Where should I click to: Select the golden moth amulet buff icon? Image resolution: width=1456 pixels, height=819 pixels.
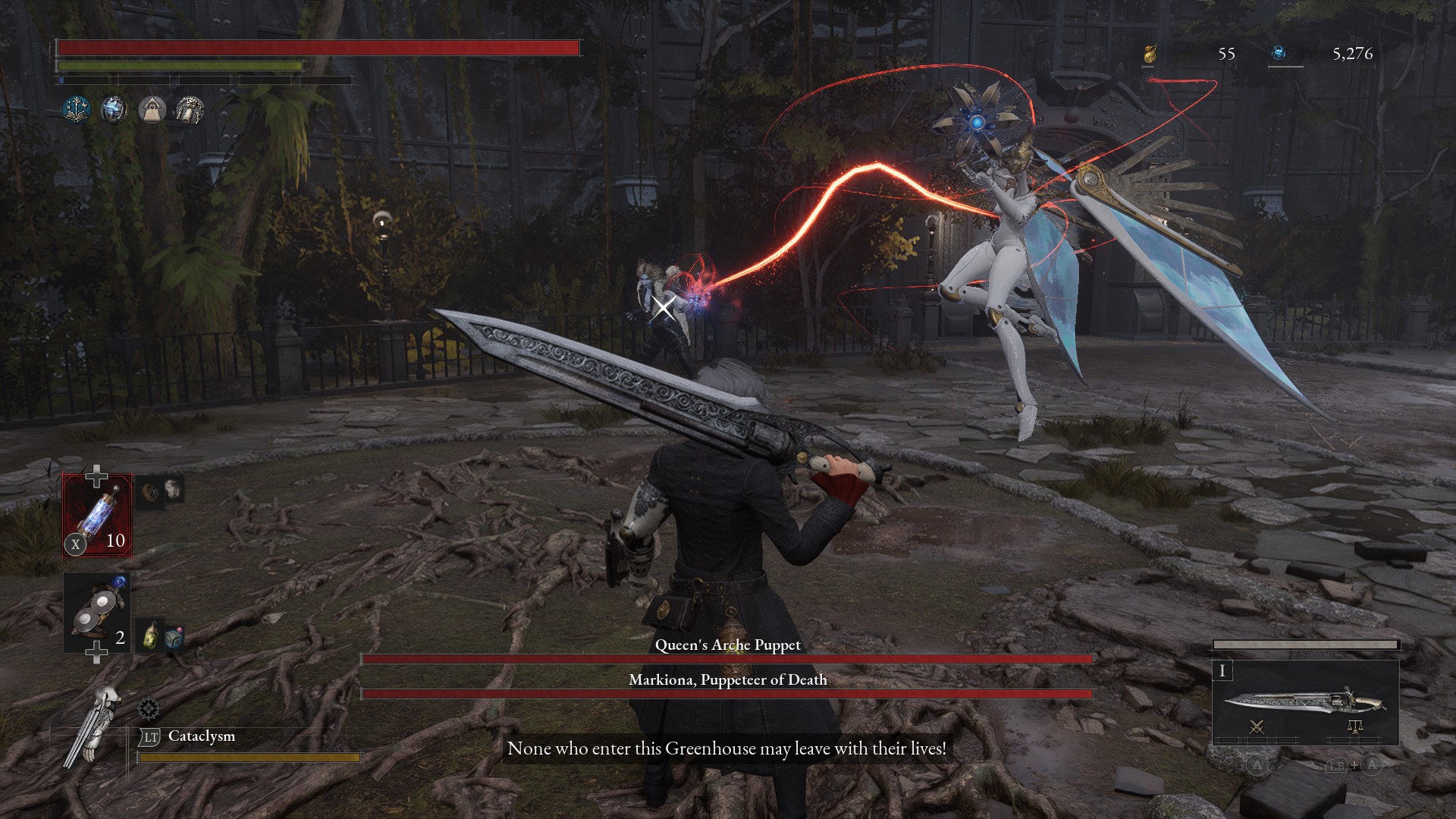[189, 109]
